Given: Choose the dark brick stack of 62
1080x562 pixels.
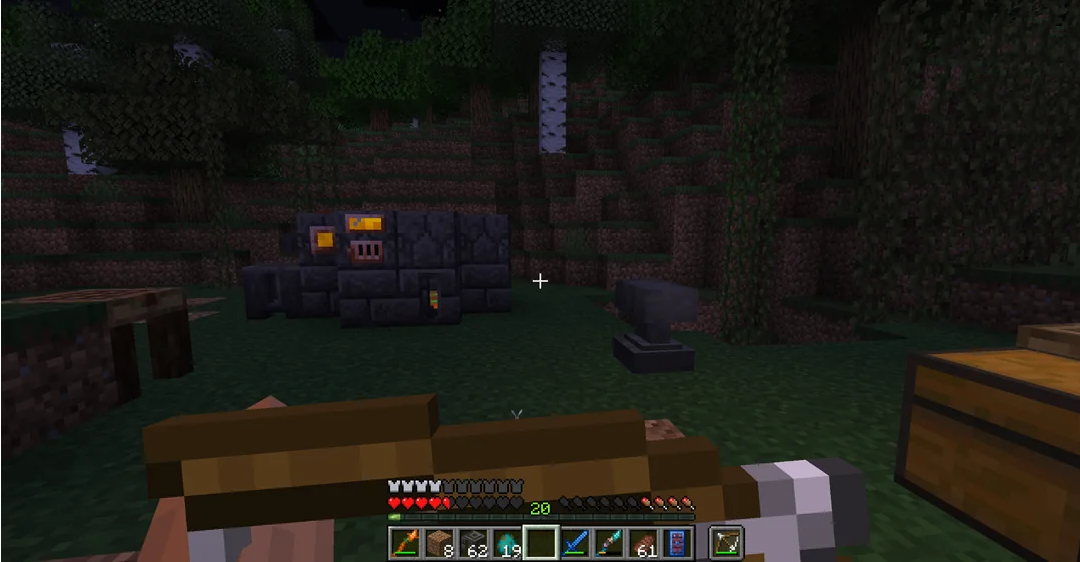Looking at the screenshot, I should [473, 543].
